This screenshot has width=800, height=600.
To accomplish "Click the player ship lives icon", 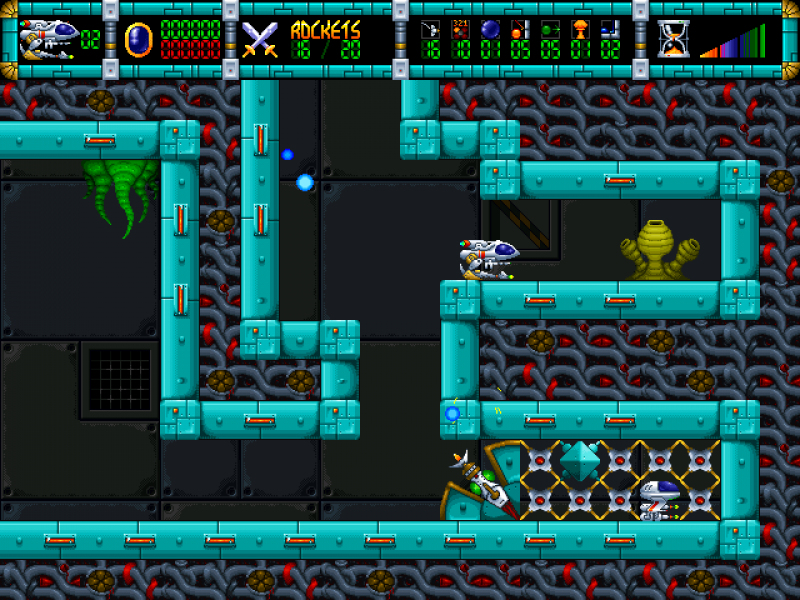I will pos(49,39).
